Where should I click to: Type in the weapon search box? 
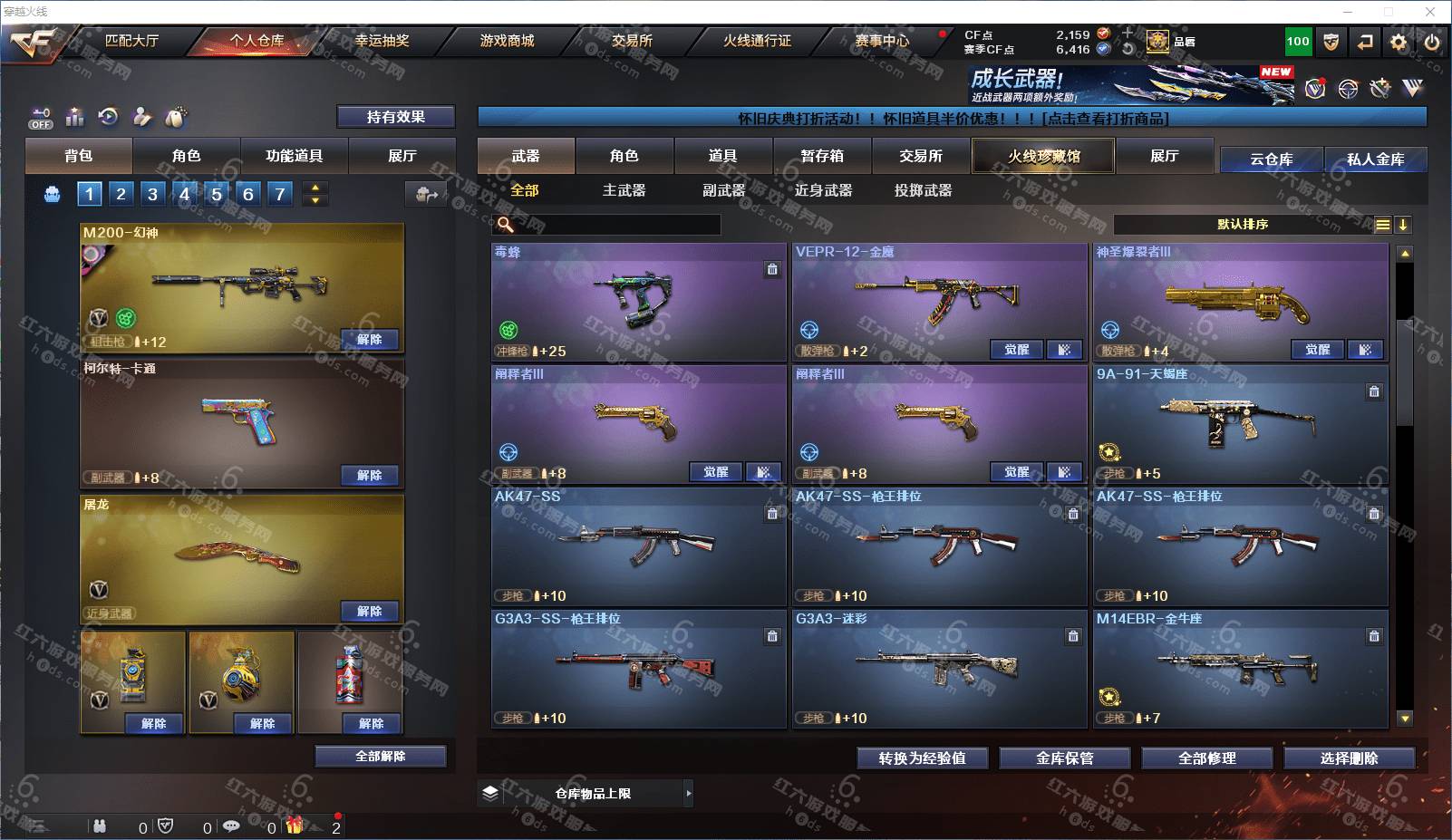(x=616, y=225)
